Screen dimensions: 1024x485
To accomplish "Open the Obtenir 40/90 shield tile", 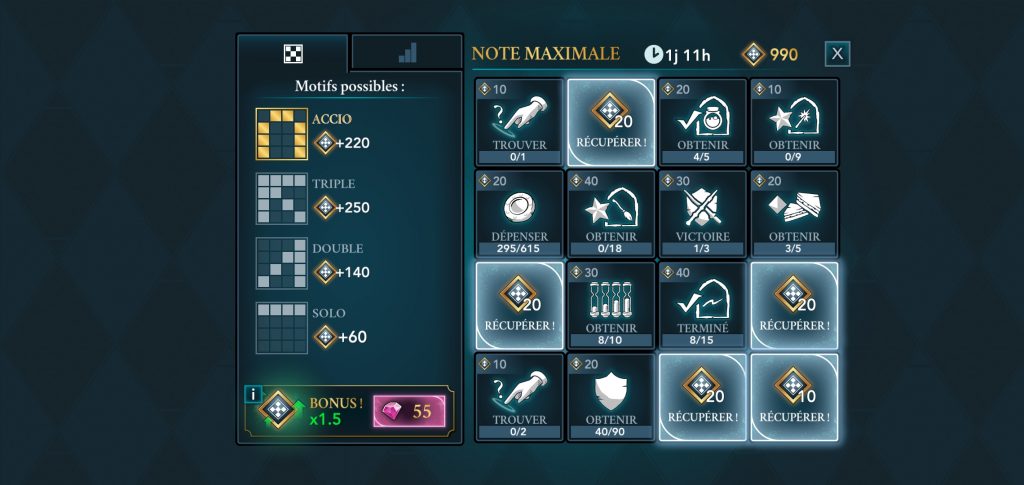I will click(x=611, y=397).
